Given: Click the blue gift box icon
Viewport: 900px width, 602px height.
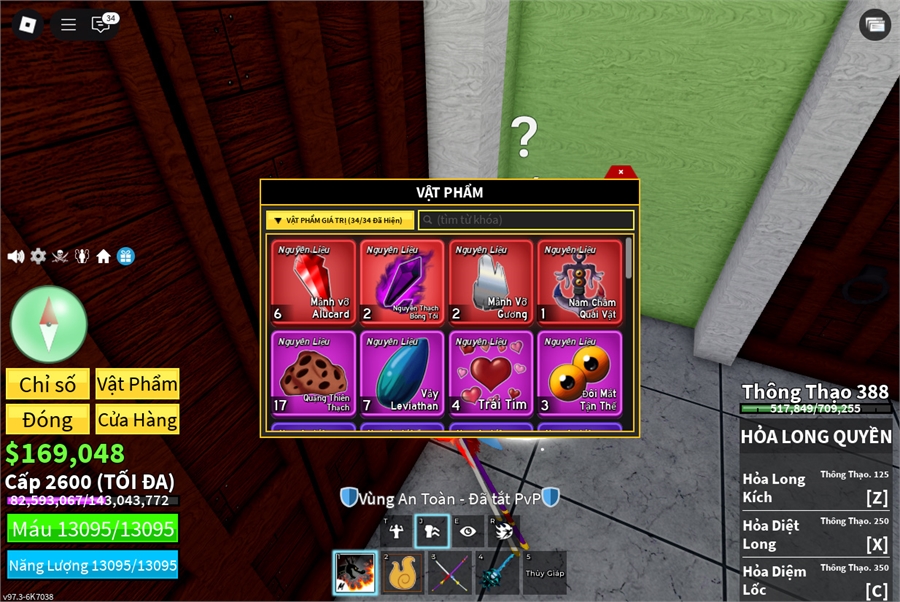Looking at the screenshot, I should [125, 257].
